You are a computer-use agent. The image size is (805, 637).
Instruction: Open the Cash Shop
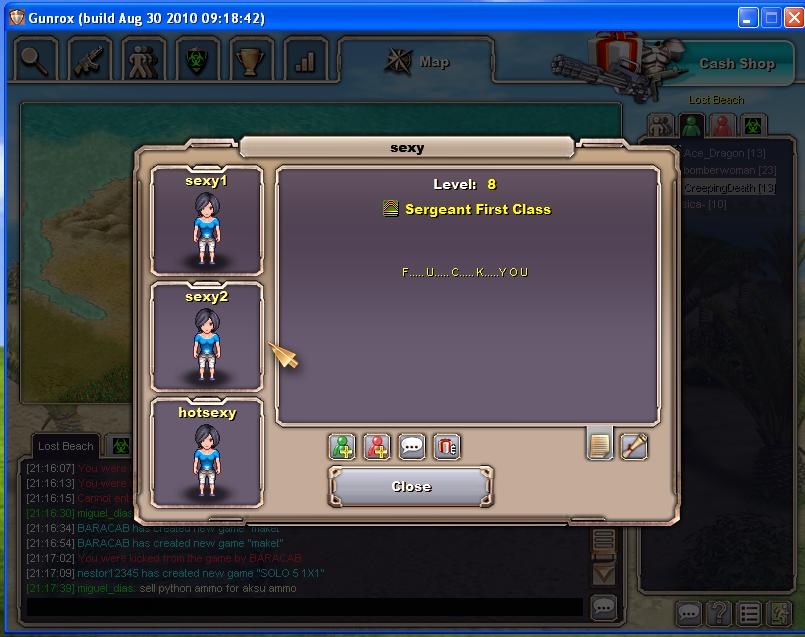(x=735, y=63)
